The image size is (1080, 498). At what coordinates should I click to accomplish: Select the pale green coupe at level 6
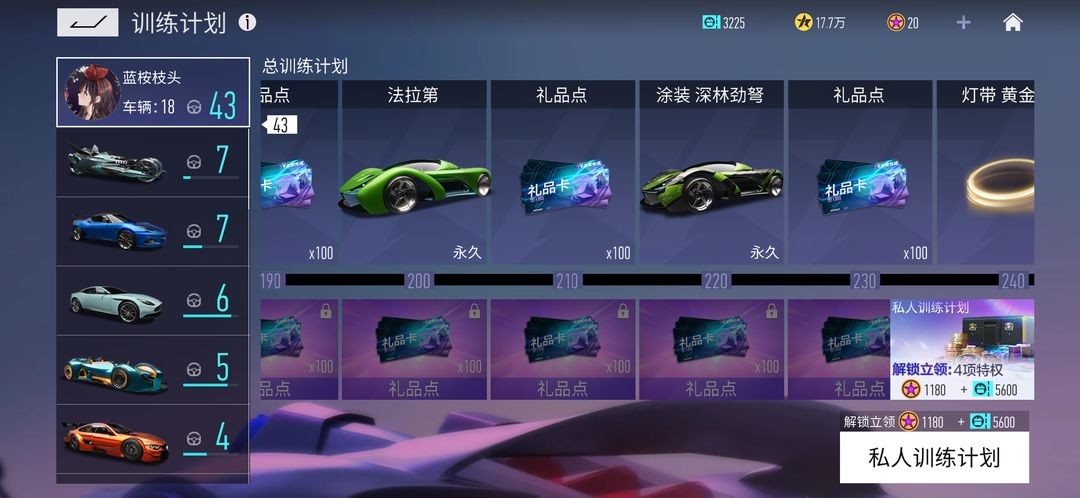tap(153, 300)
